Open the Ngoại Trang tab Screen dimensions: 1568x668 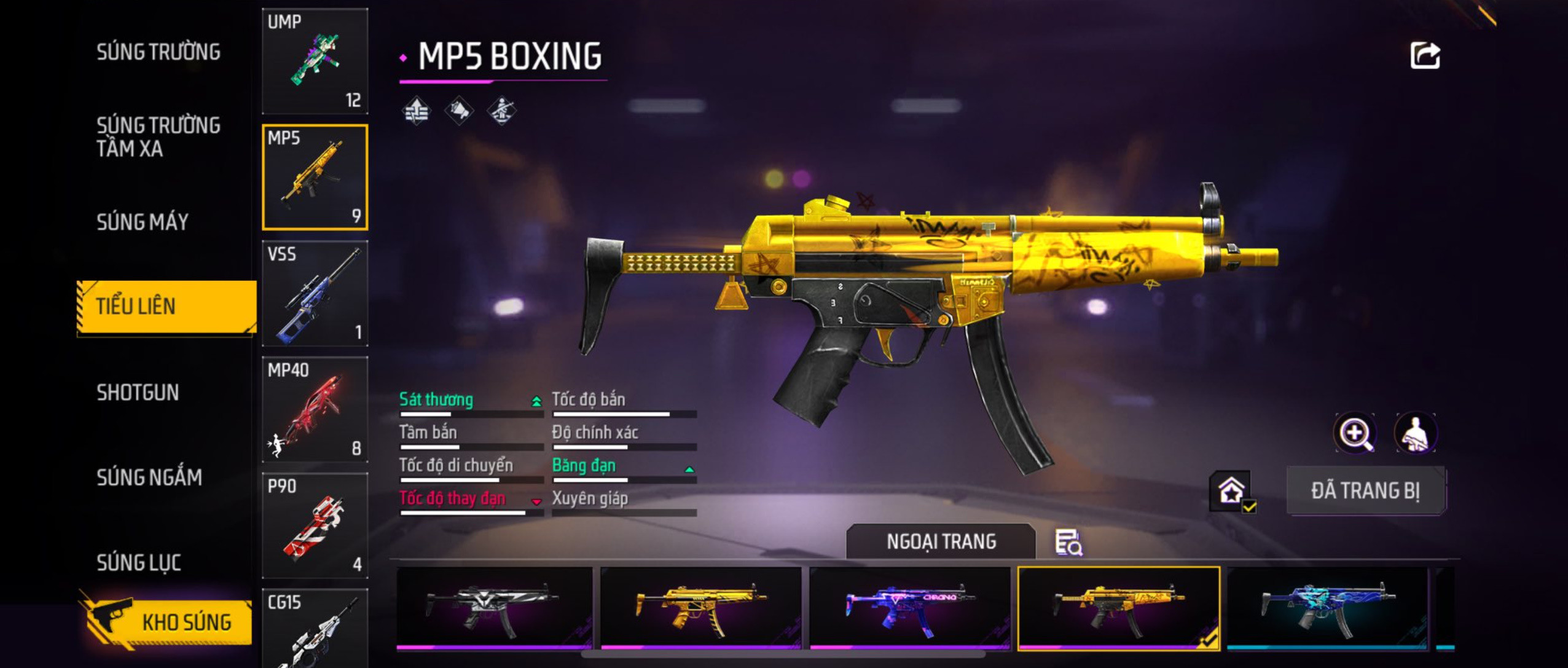[941, 541]
